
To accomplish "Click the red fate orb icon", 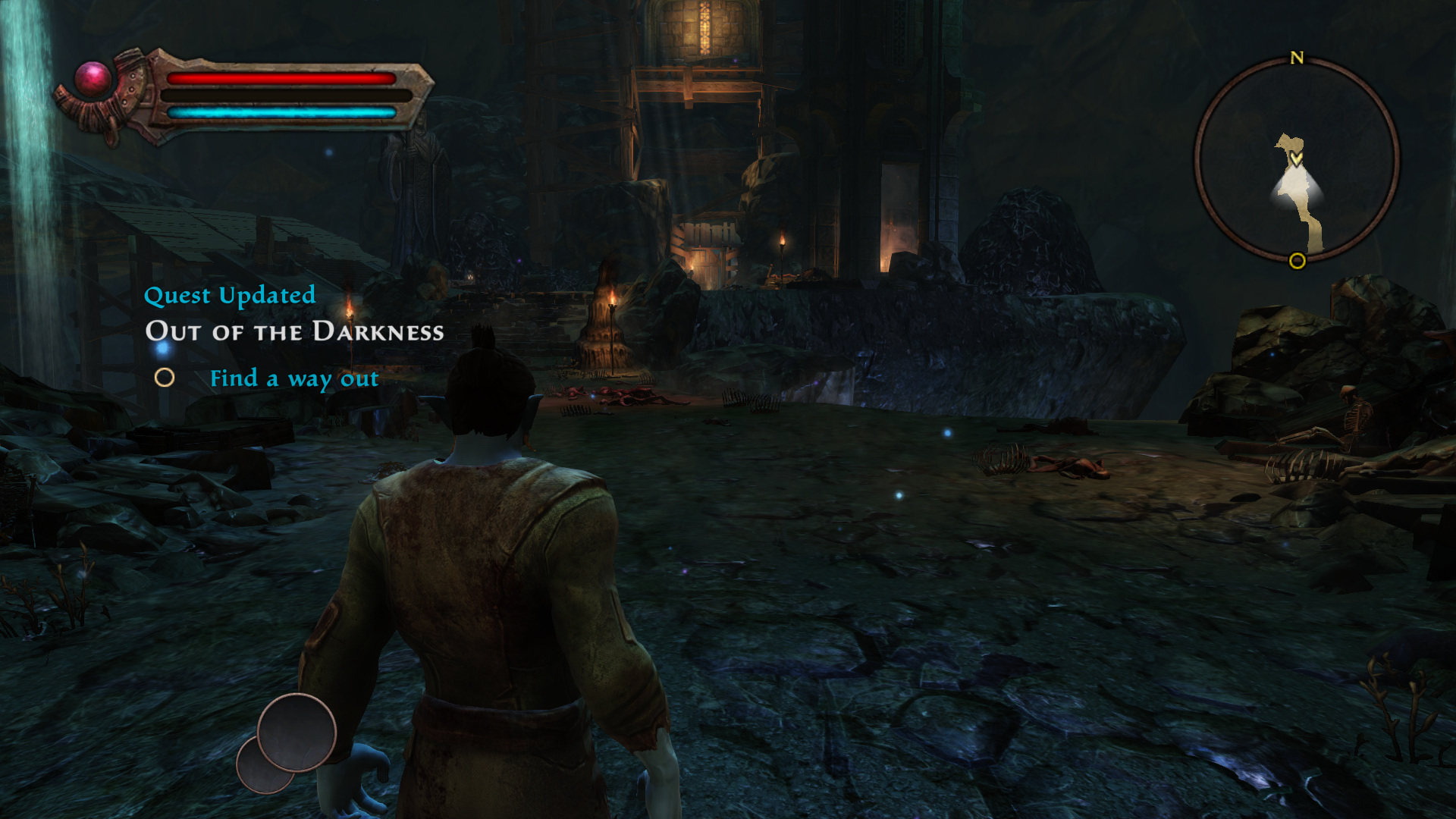I will point(93,80).
